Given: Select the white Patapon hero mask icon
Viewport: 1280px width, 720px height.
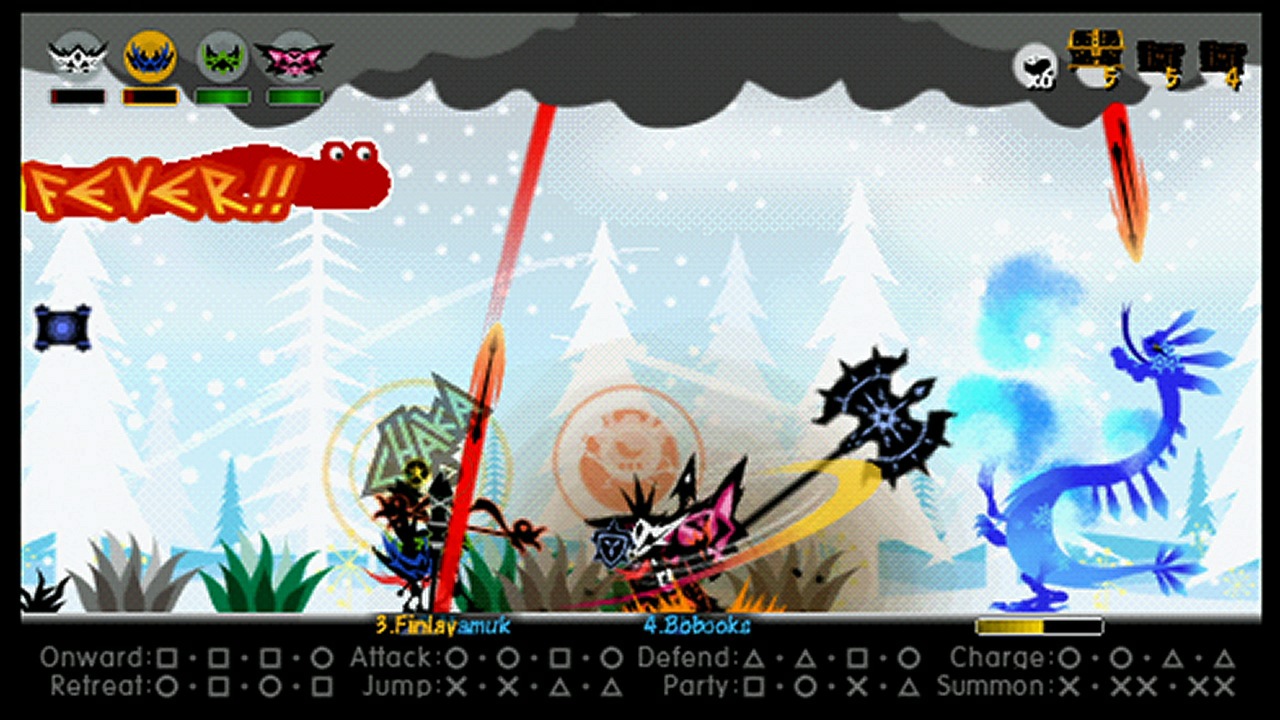Looking at the screenshot, I should click(x=75, y=55).
